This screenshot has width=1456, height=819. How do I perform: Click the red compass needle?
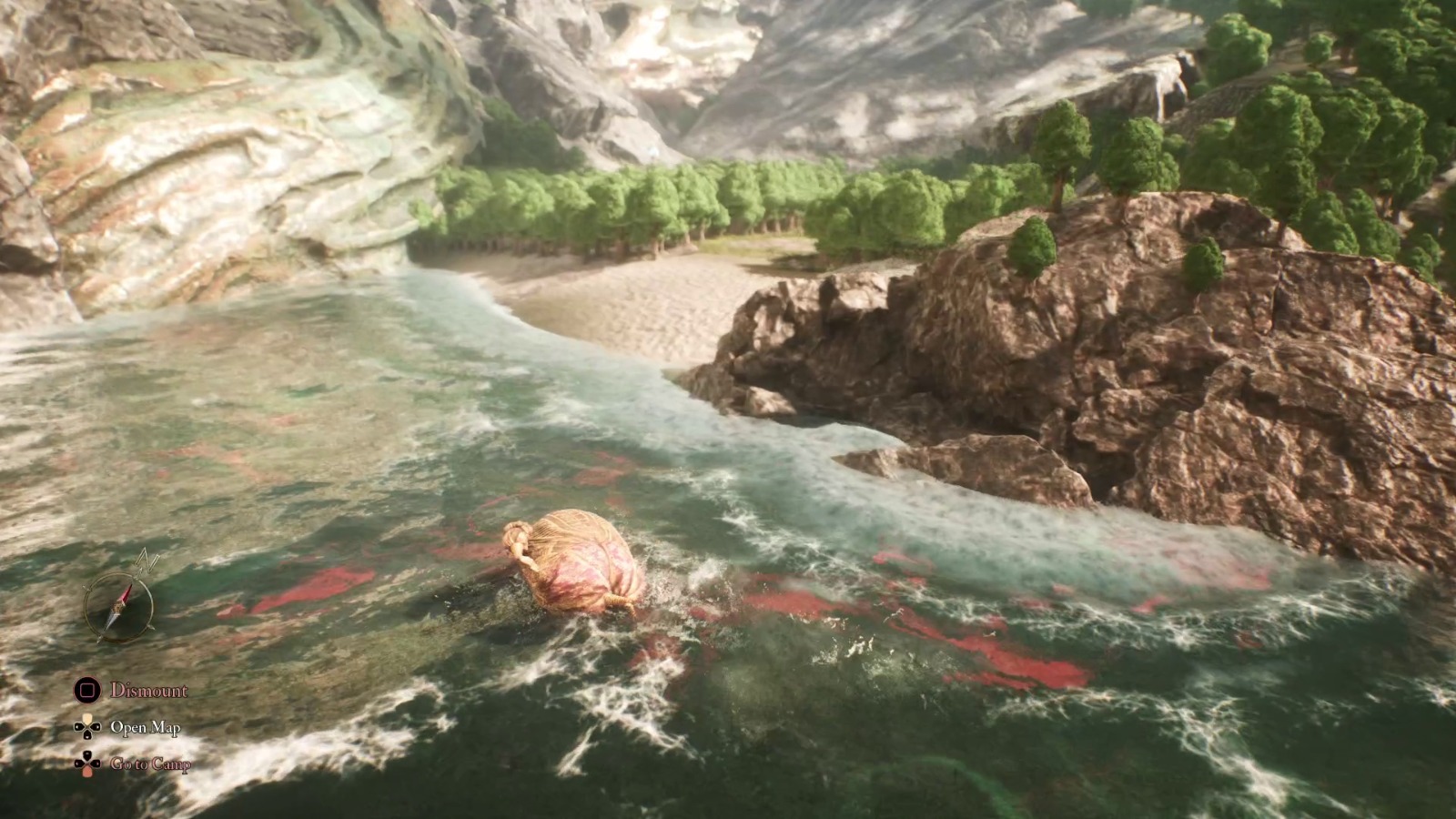tap(126, 595)
